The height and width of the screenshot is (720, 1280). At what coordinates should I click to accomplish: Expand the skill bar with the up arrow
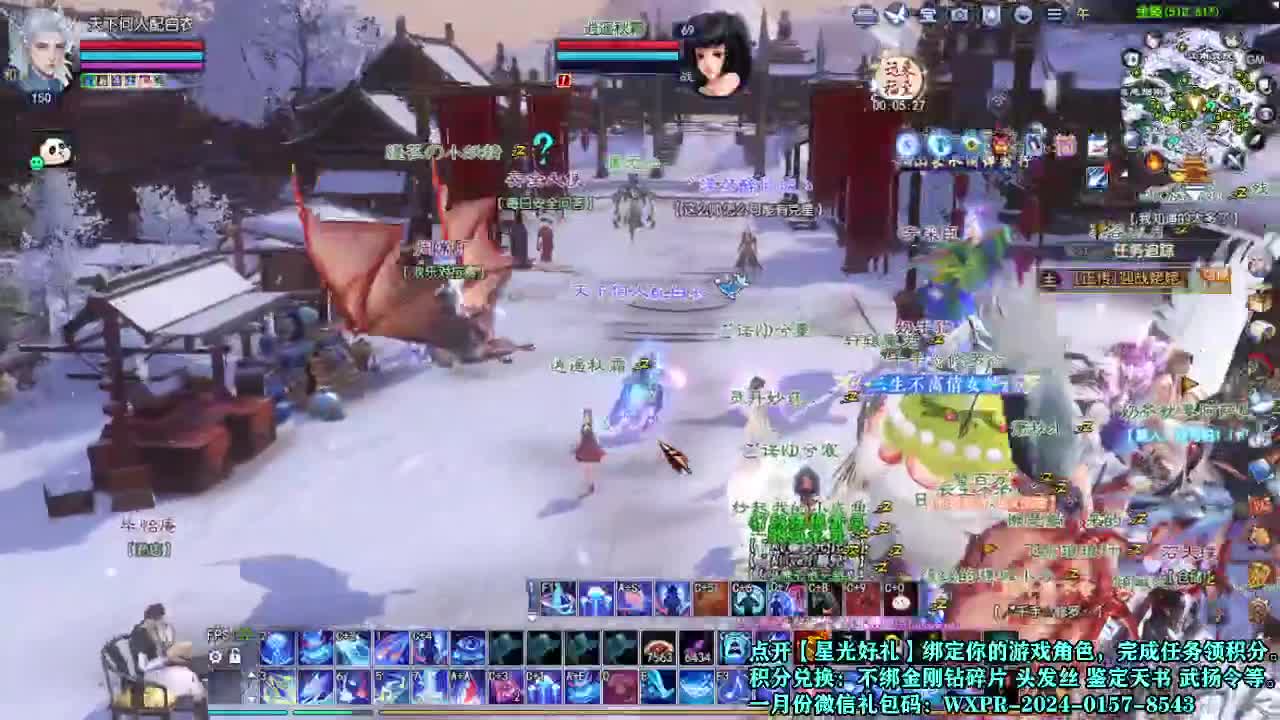coord(252,675)
